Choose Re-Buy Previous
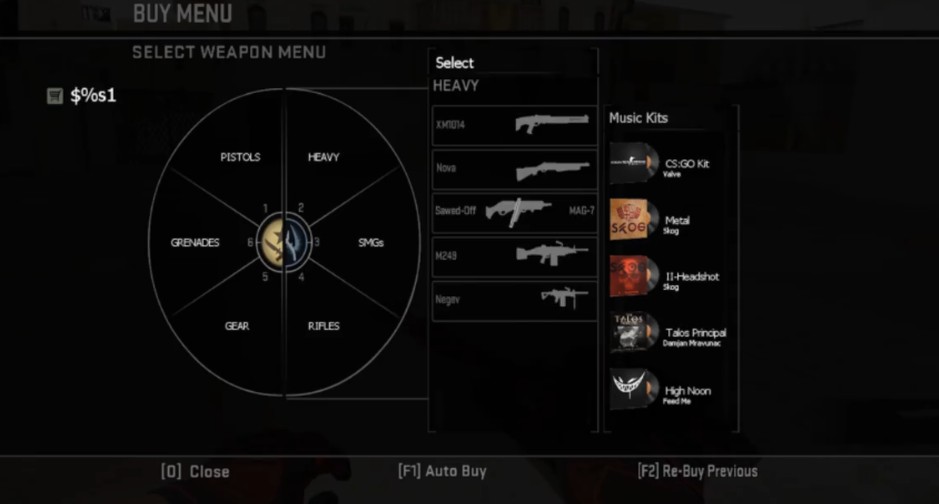939x504 pixels. 697,470
